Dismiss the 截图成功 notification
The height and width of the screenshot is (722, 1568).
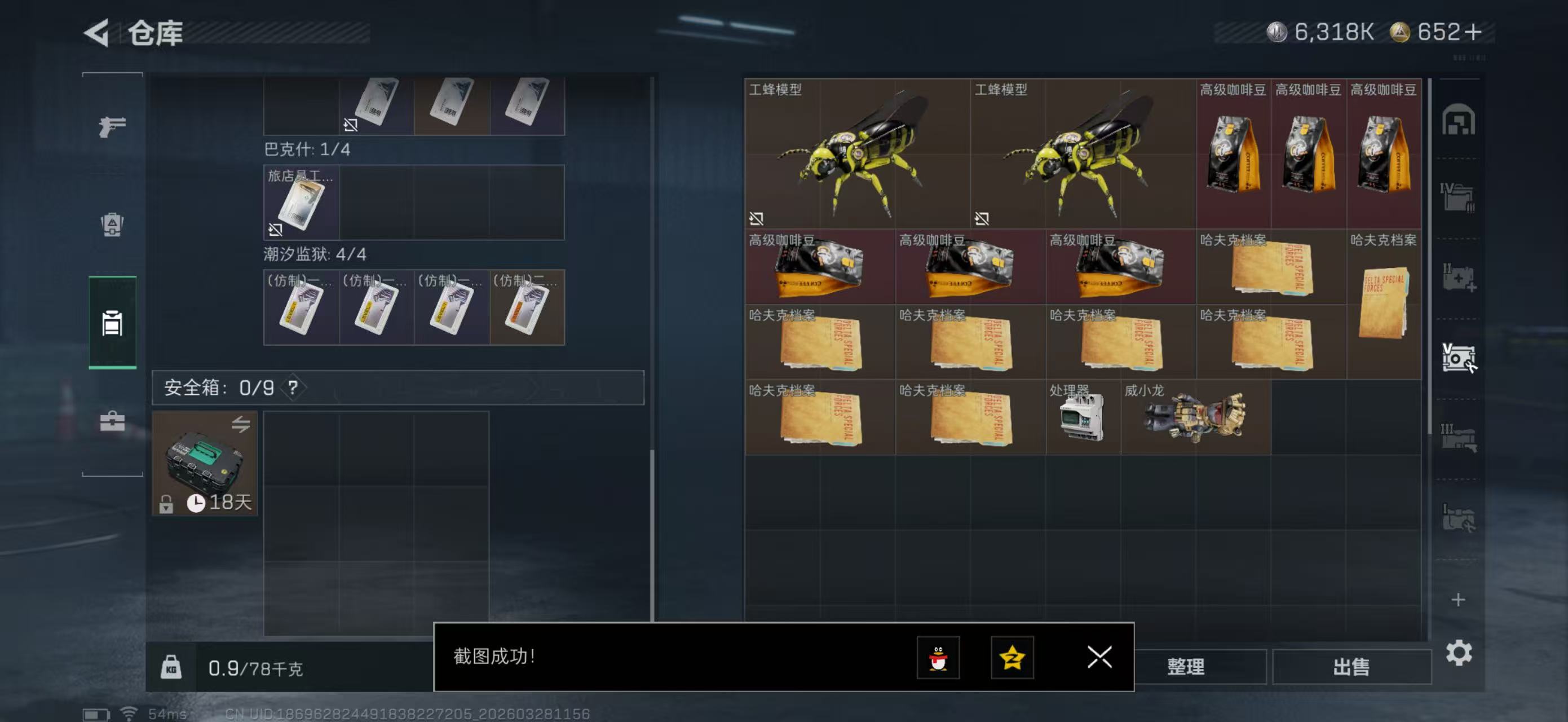point(1099,658)
